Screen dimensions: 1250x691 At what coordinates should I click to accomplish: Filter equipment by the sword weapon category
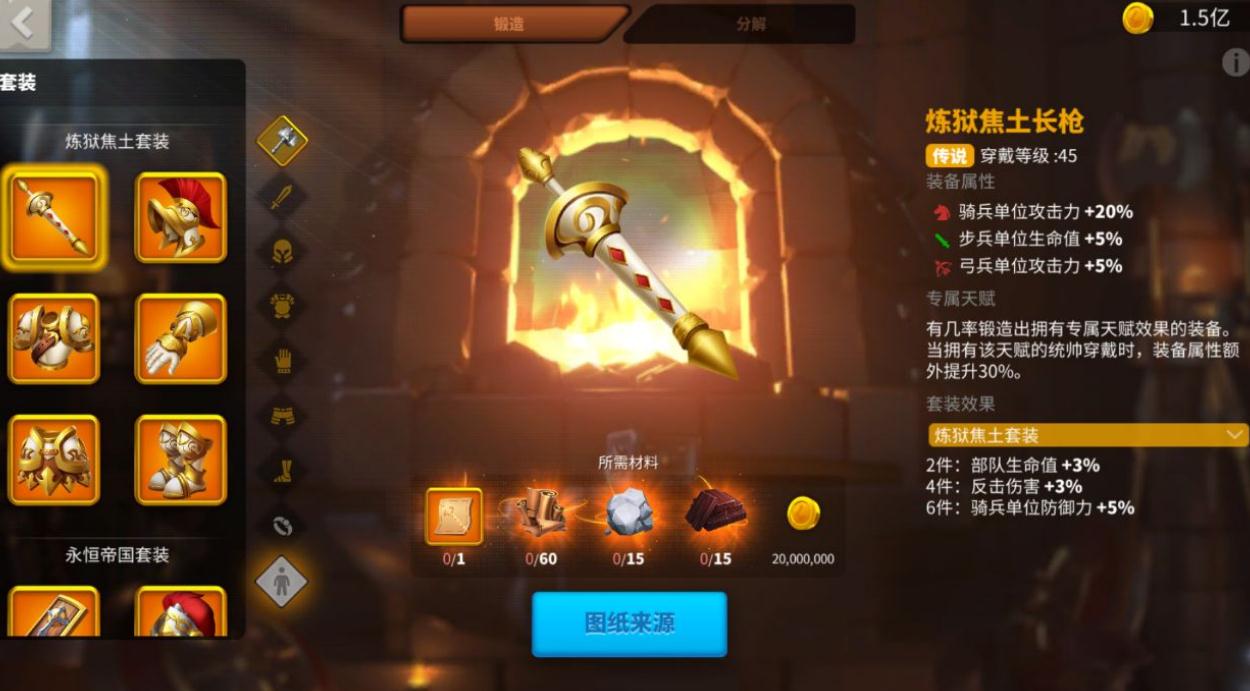(282, 195)
